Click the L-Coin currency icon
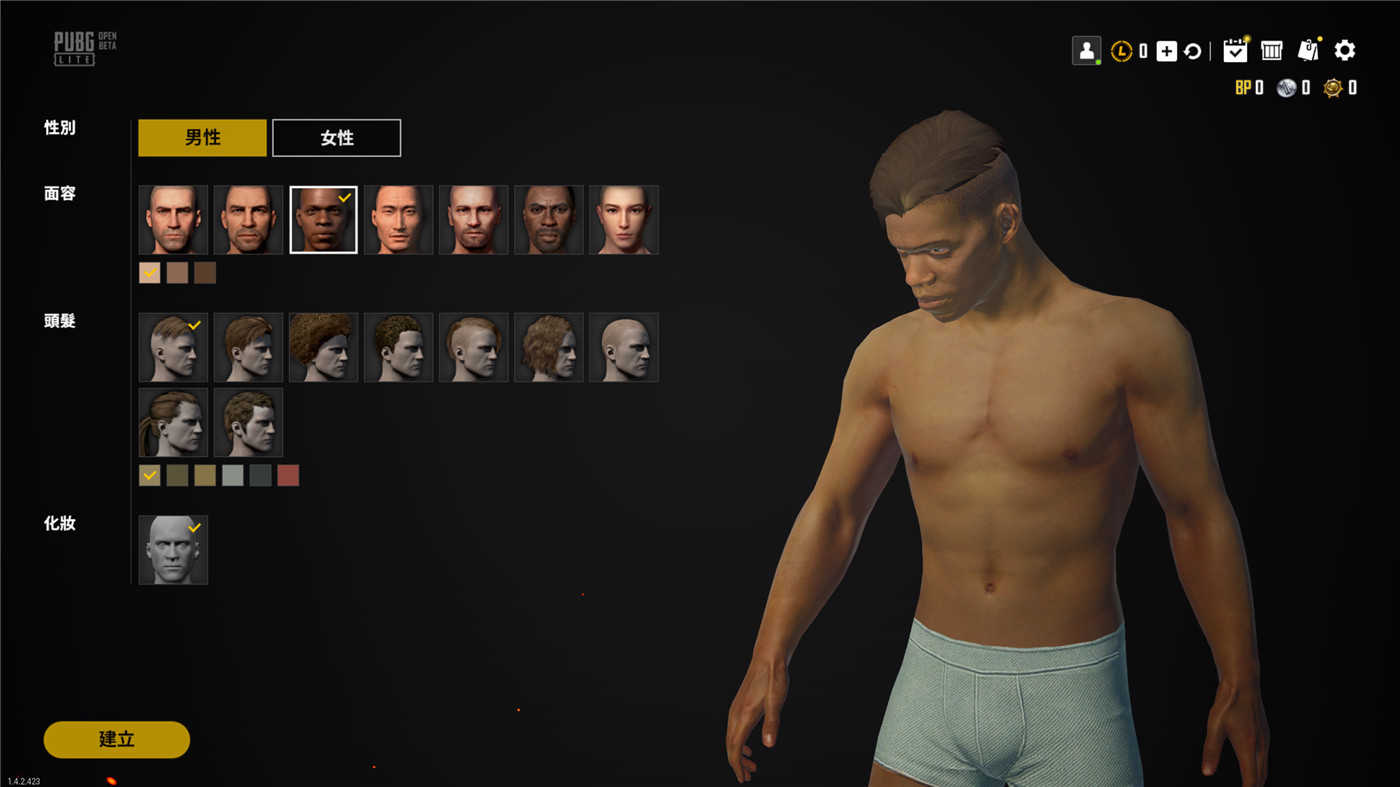1400x787 pixels. (x=1121, y=49)
